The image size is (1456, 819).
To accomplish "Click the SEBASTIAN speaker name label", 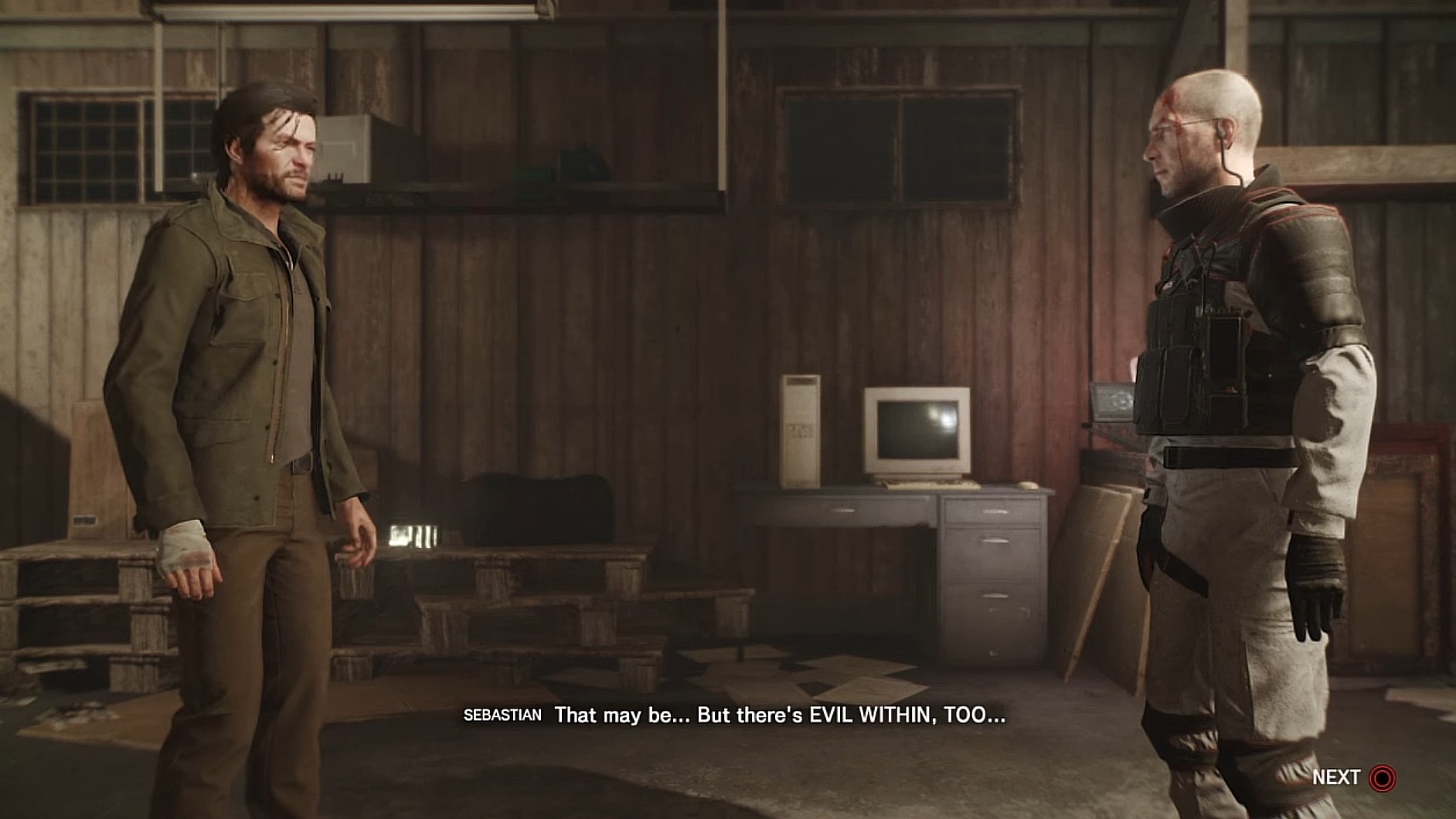I will pos(502,715).
